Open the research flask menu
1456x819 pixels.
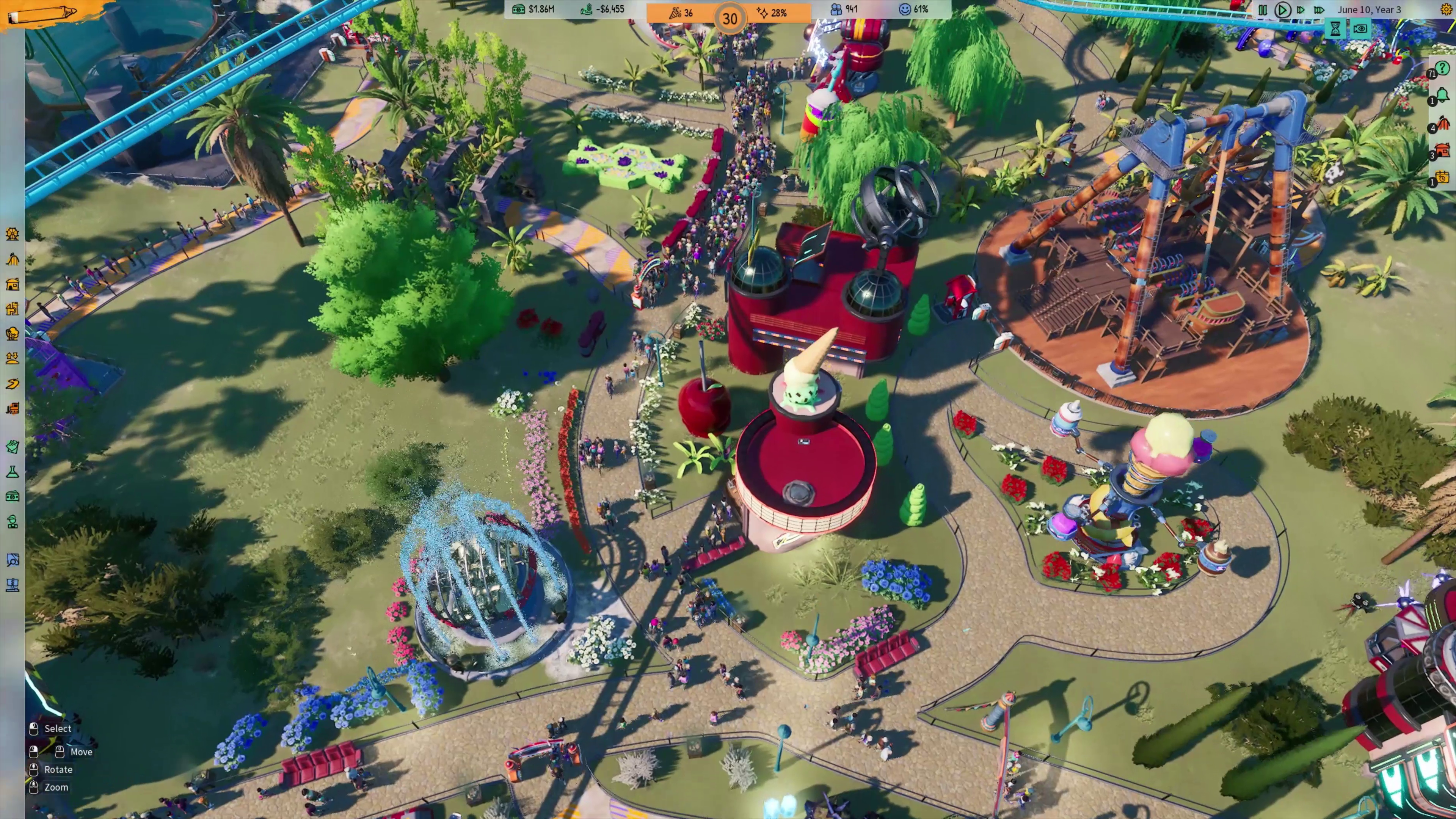tap(13, 472)
